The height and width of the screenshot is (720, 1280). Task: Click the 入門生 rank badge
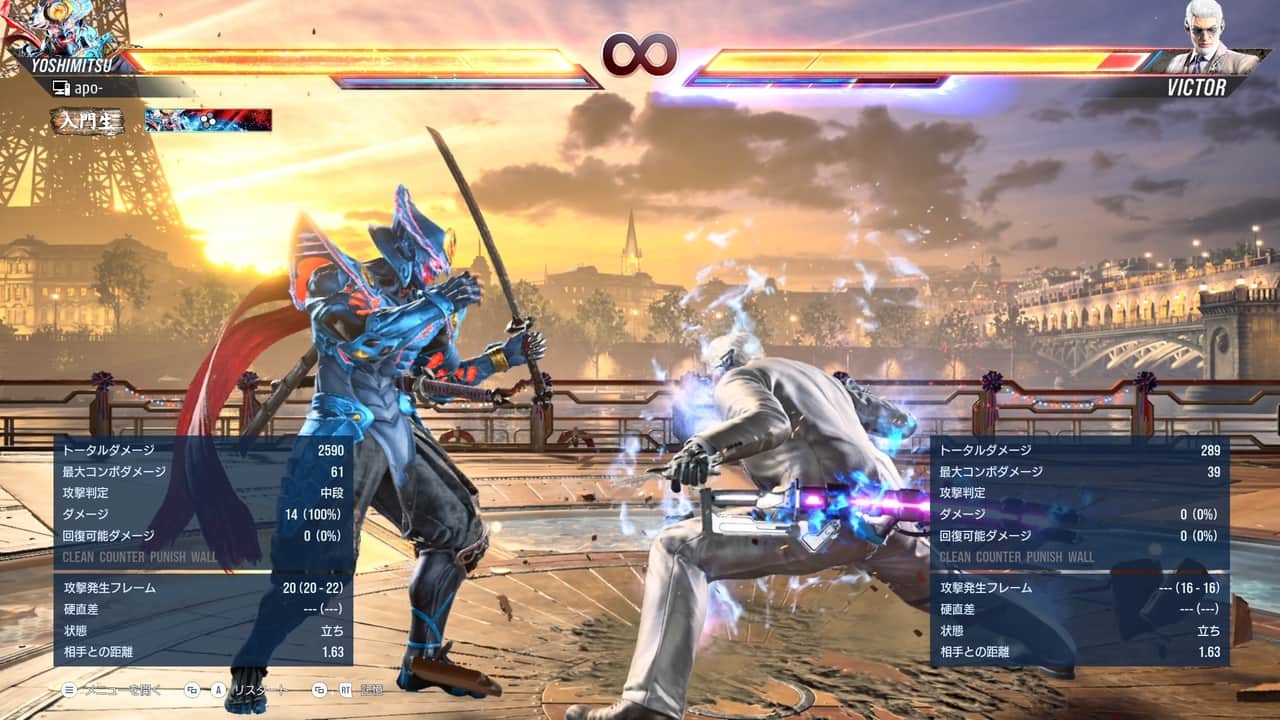tap(88, 121)
